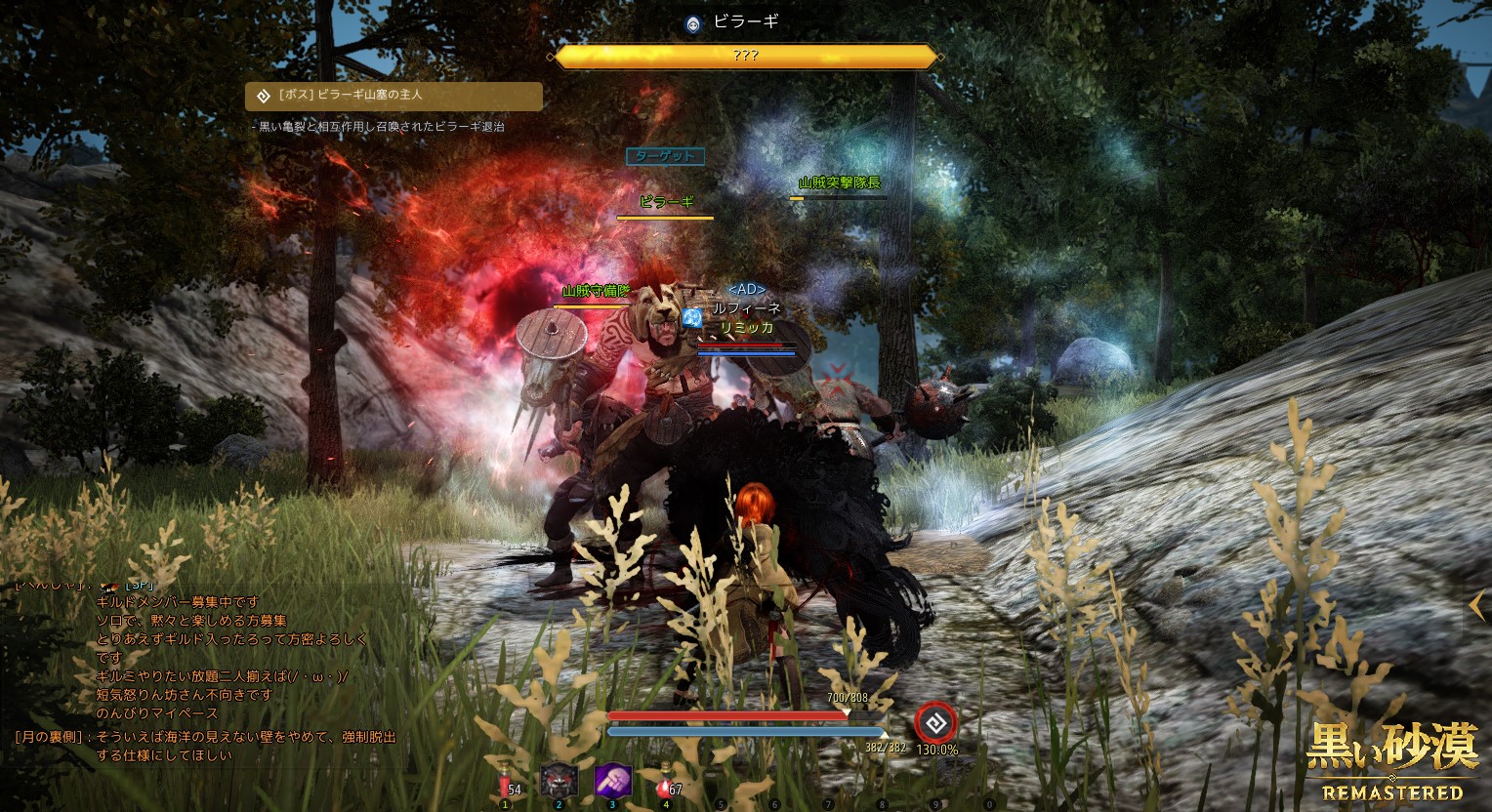Viewport: 1492px width, 812px height.
Task: Use the round red potion with 67 left
Action: click(x=665, y=783)
